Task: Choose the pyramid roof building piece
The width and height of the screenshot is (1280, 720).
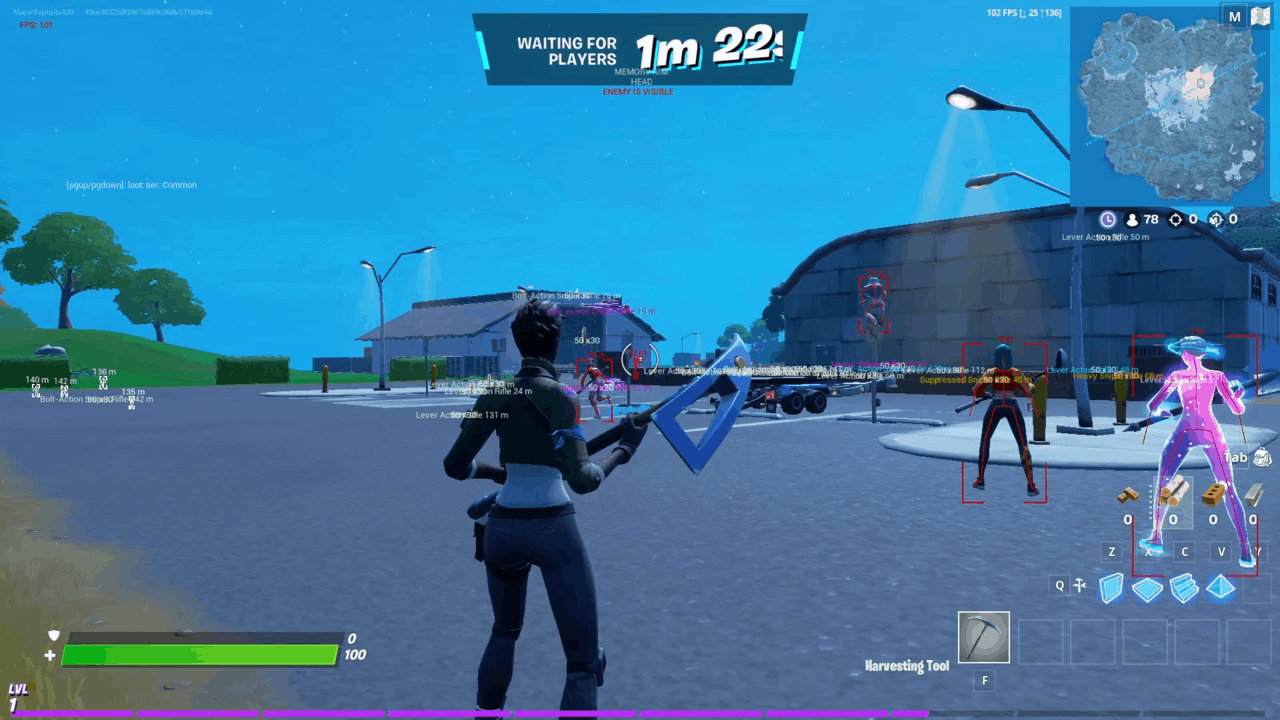Action: (x=1221, y=587)
